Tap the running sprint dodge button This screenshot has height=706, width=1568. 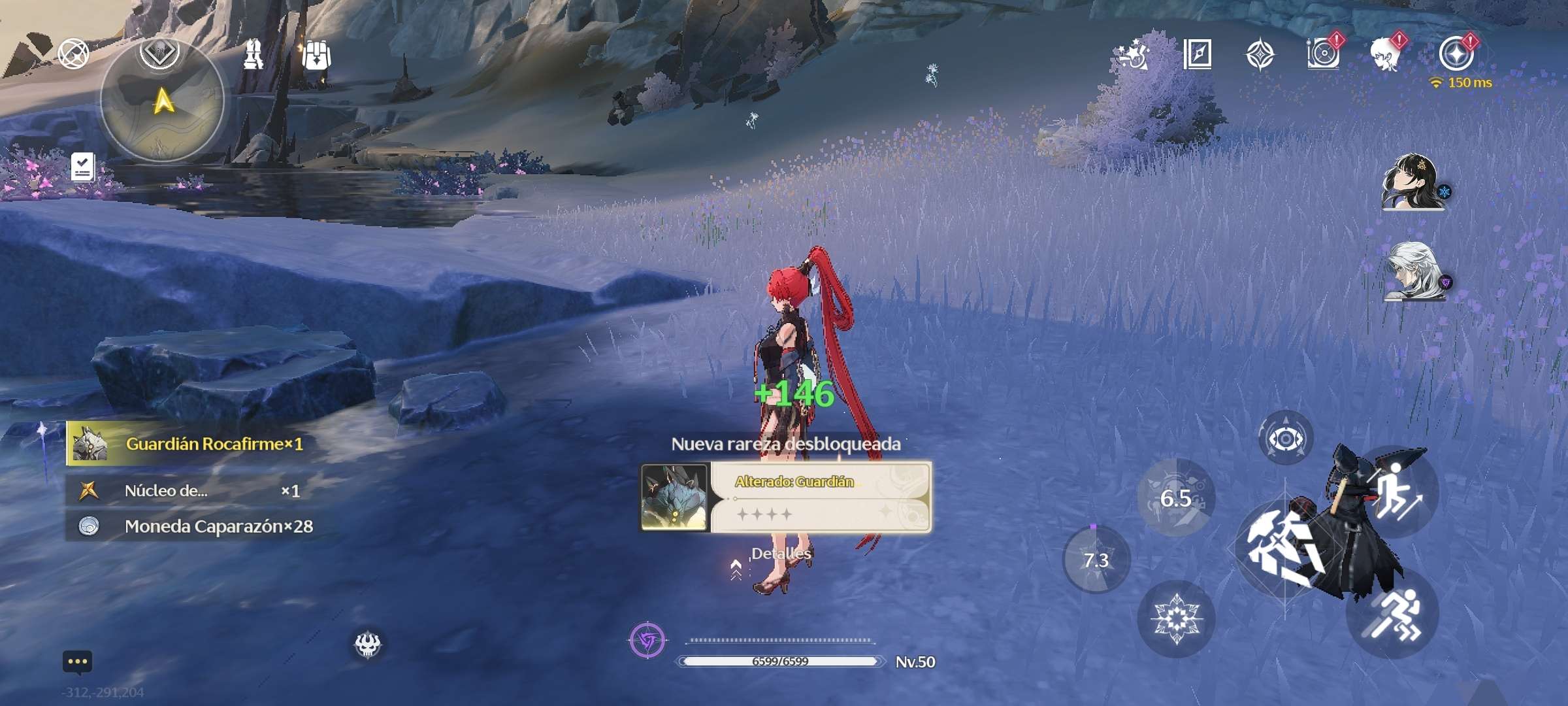point(1392,614)
